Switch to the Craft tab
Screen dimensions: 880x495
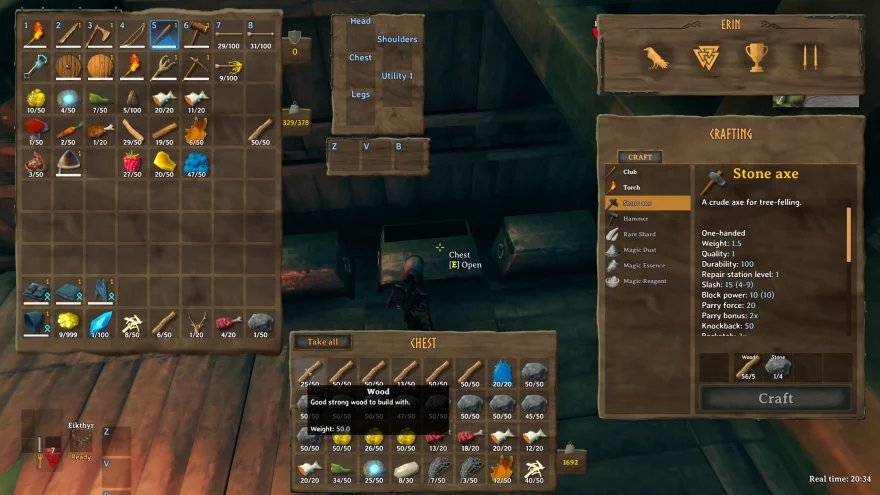(640, 157)
